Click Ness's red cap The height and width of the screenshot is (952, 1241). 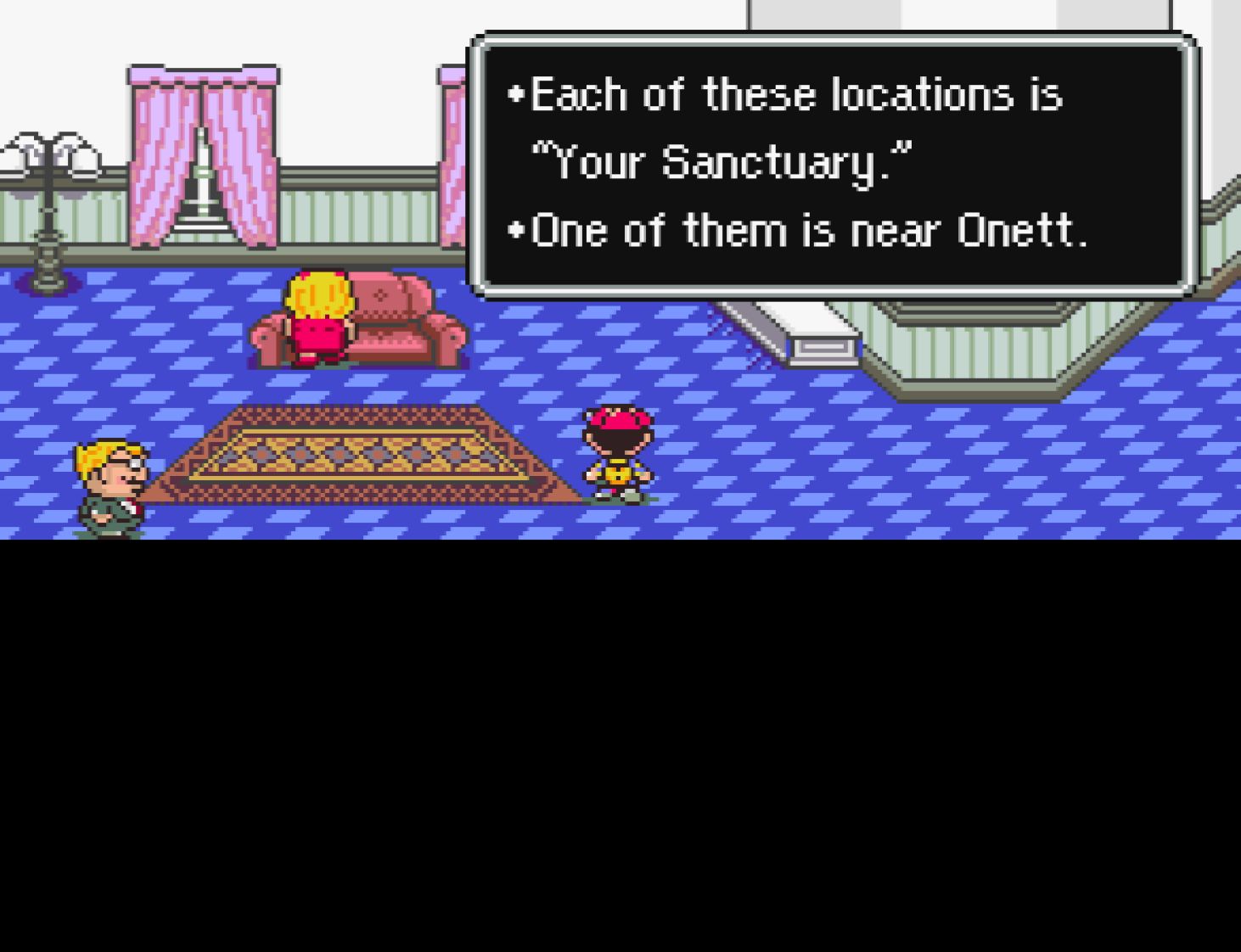(617, 420)
